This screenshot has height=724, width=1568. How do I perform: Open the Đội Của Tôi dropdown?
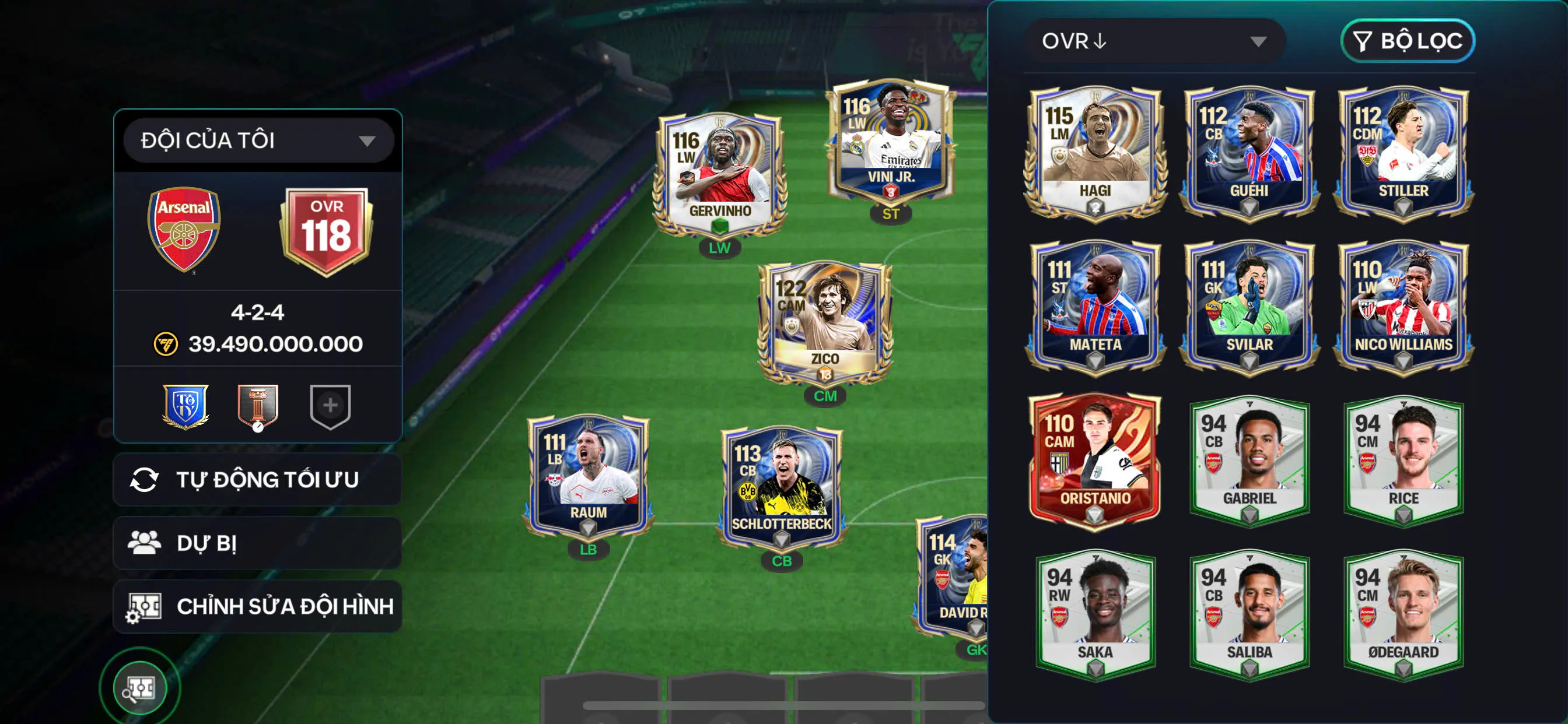(258, 140)
